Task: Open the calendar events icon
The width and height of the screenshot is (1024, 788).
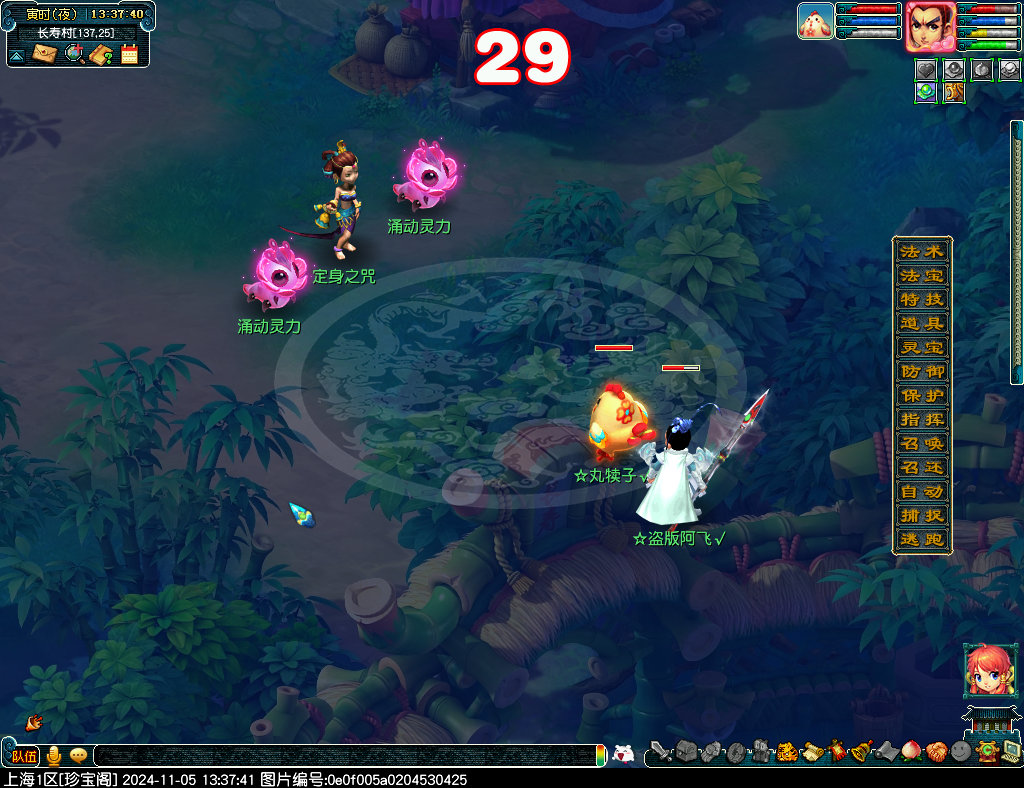Action: point(129,54)
